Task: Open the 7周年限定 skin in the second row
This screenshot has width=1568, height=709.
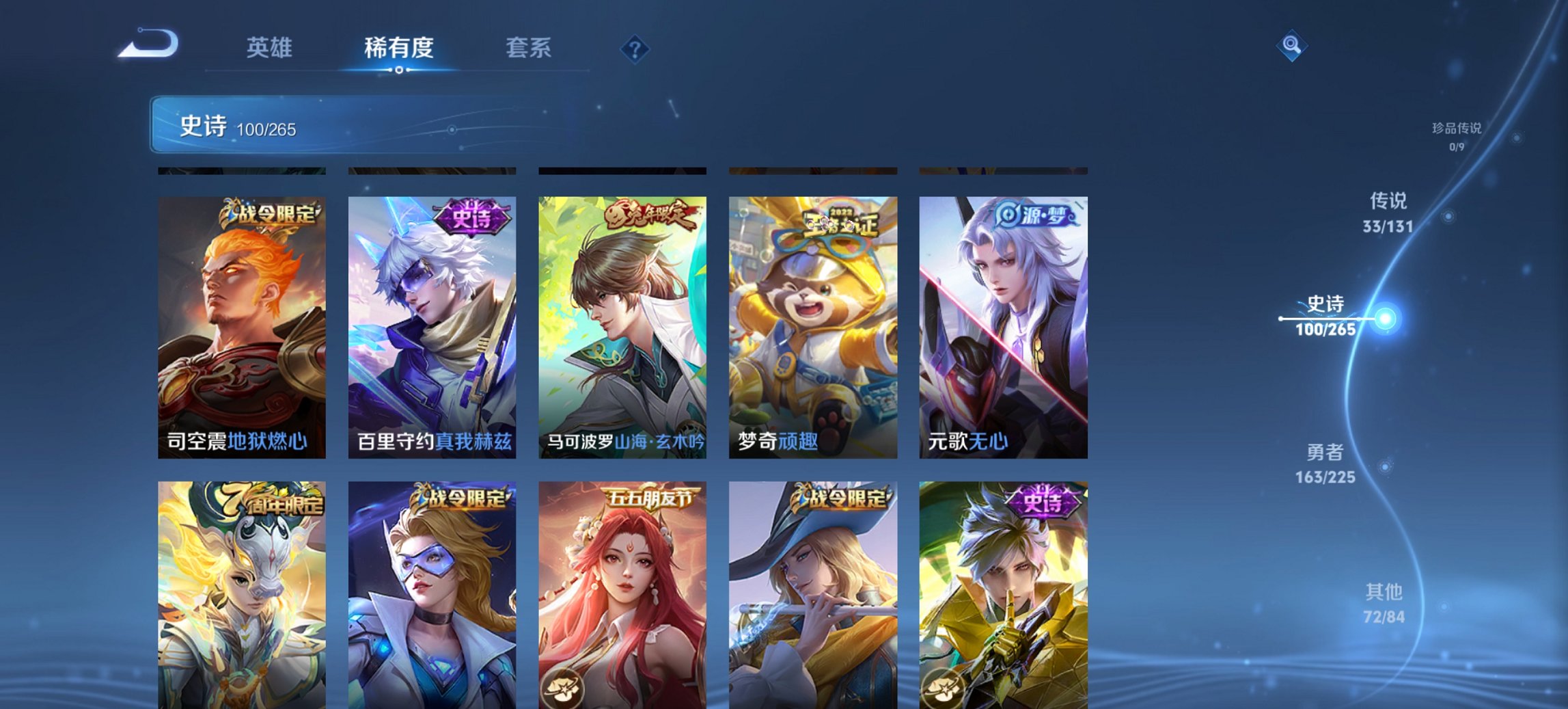Action: pyautogui.click(x=240, y=595)
